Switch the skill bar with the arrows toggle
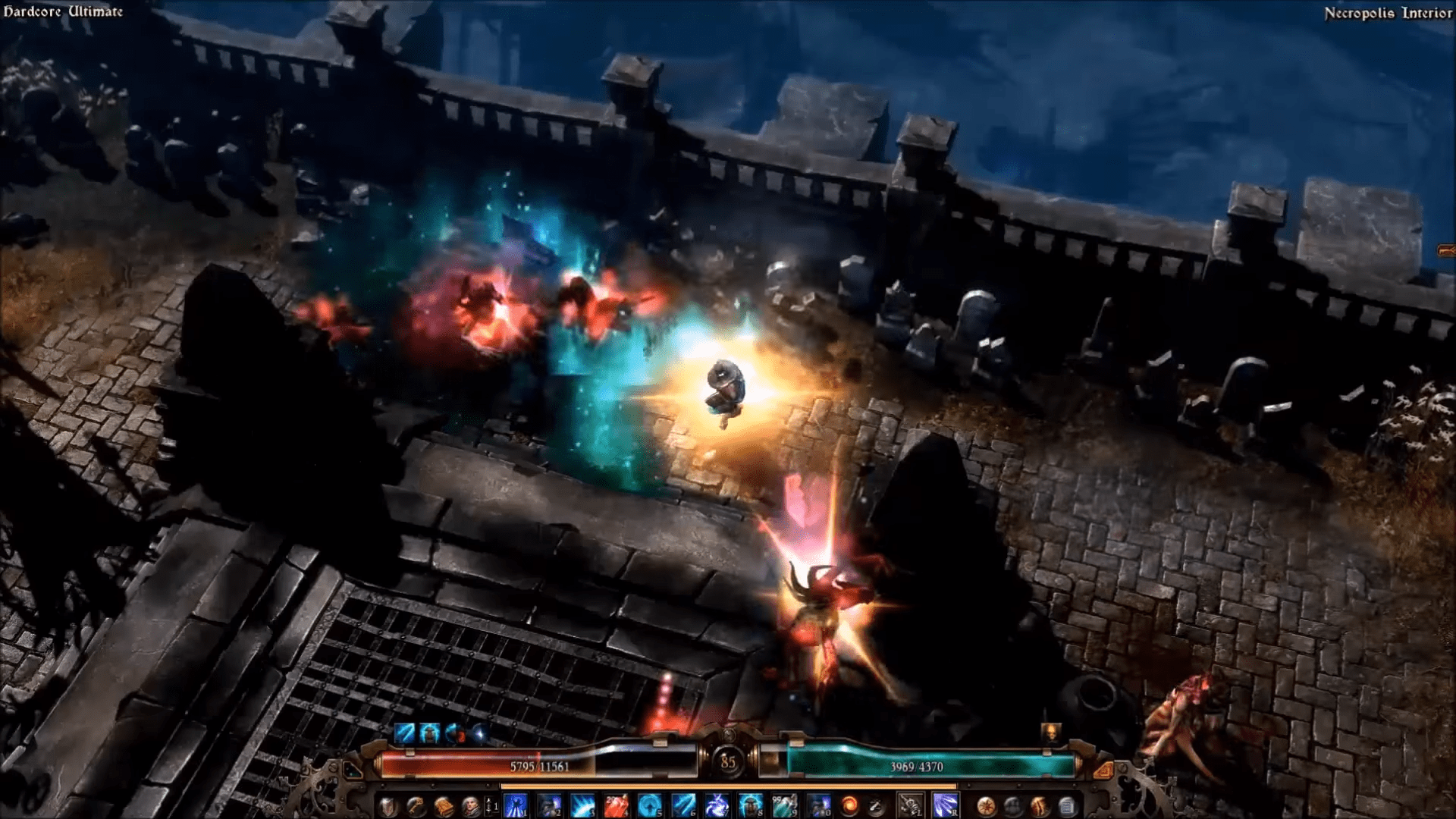The image size is (1456, 819). coord(491,806)
